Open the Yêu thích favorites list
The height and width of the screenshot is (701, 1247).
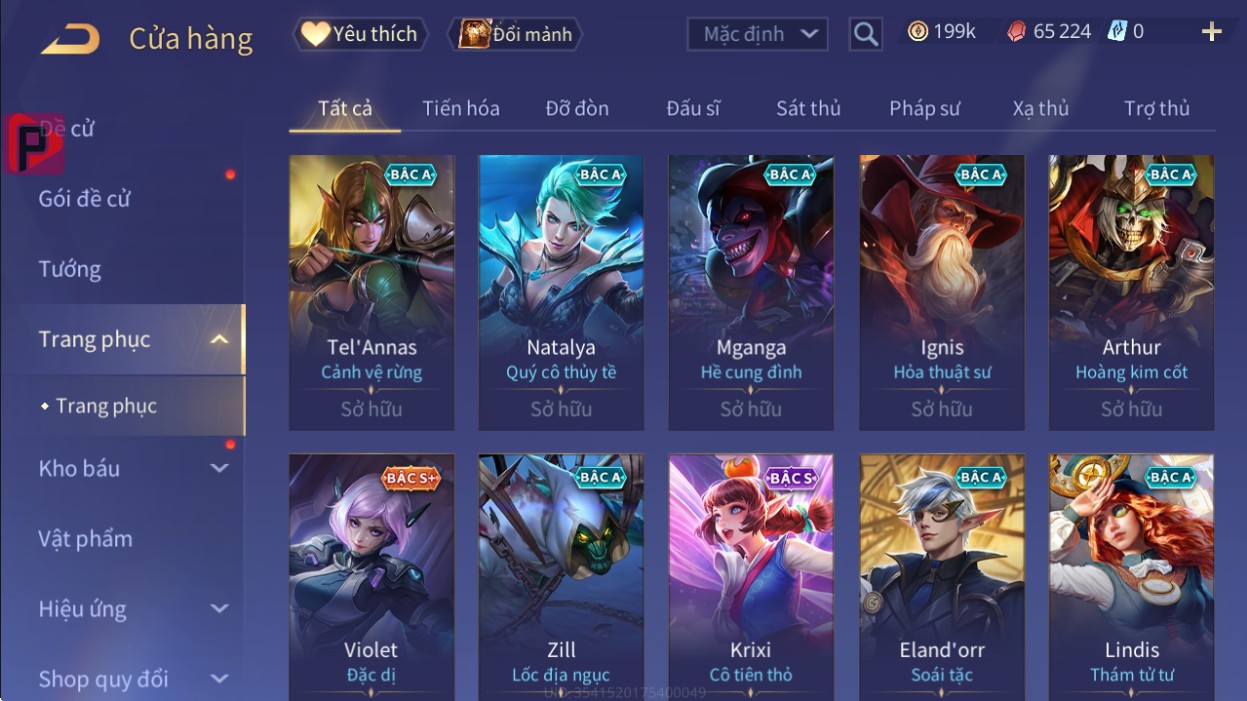tap(360, 34)
